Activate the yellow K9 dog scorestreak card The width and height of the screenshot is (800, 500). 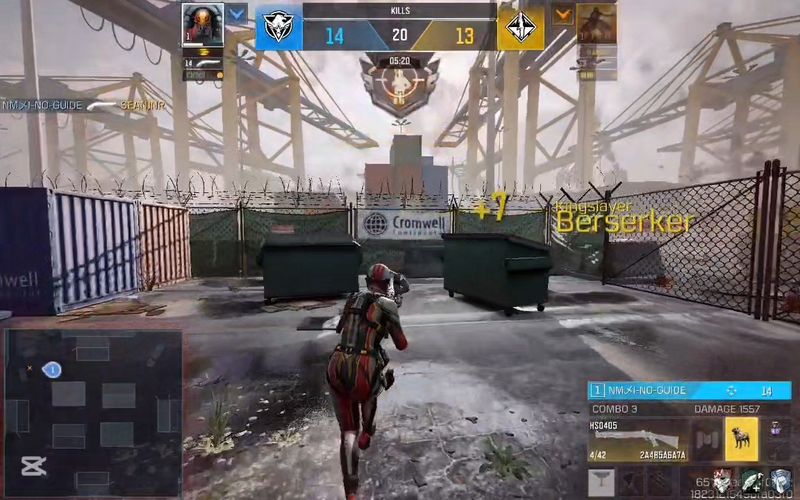(x=741, y=439)
